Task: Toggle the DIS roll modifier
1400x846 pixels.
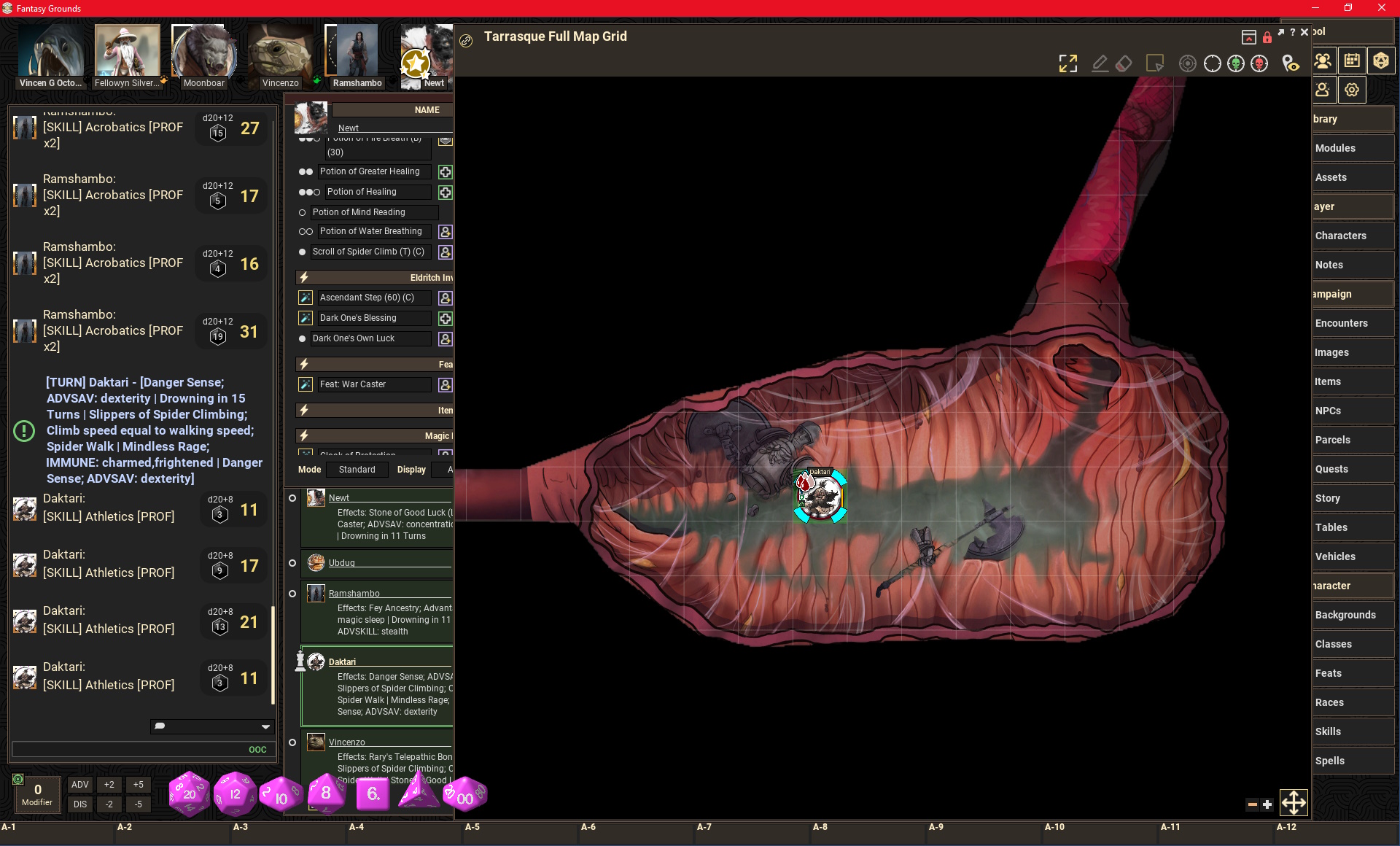Action: click(80, 804)
